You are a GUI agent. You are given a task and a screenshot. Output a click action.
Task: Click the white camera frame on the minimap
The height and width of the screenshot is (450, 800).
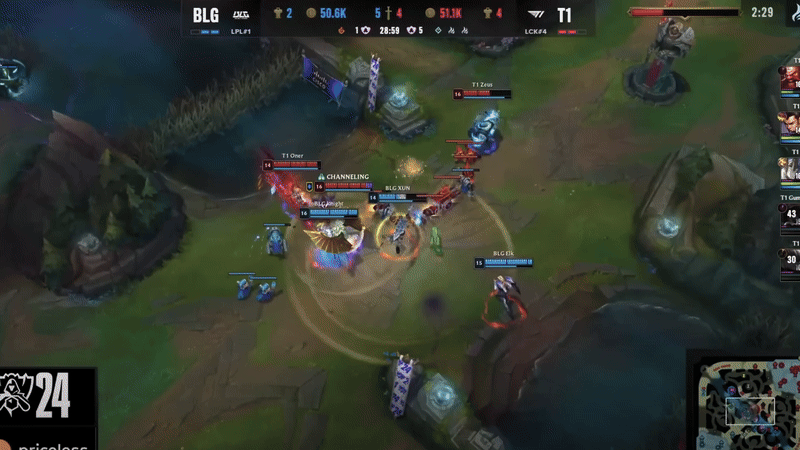point(750,410)
